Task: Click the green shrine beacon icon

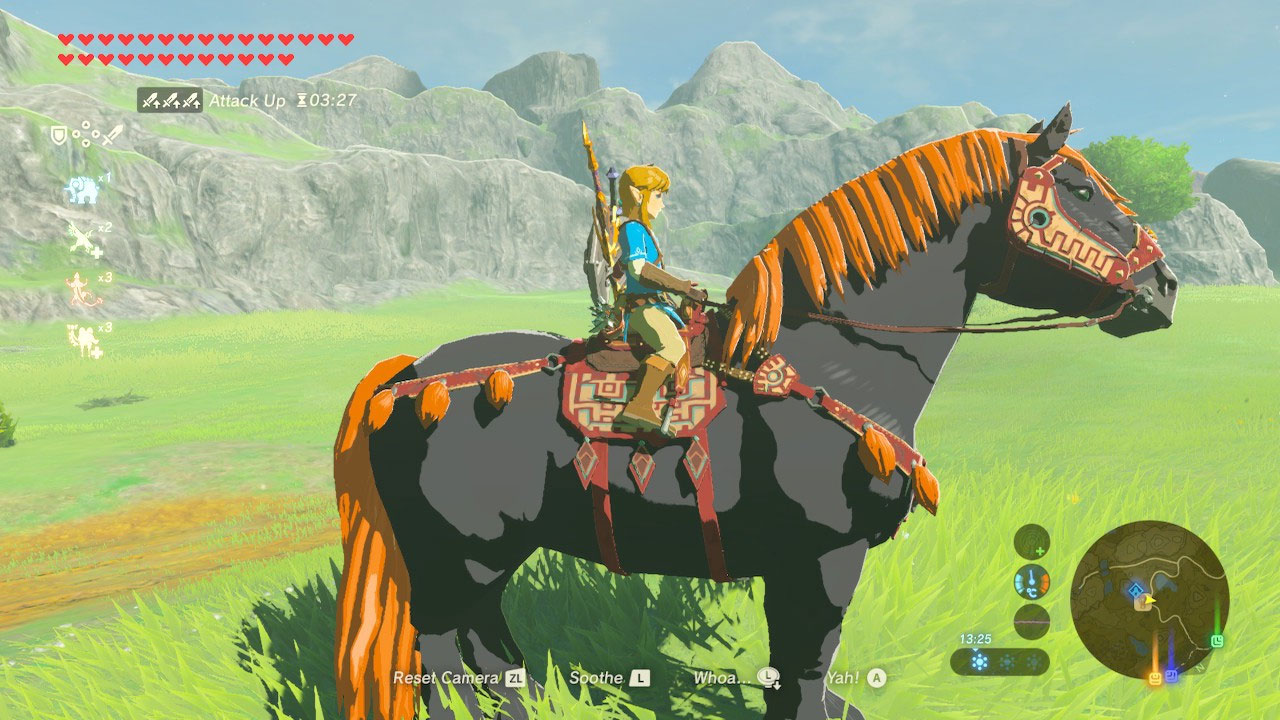Action: click(1216, 641)
